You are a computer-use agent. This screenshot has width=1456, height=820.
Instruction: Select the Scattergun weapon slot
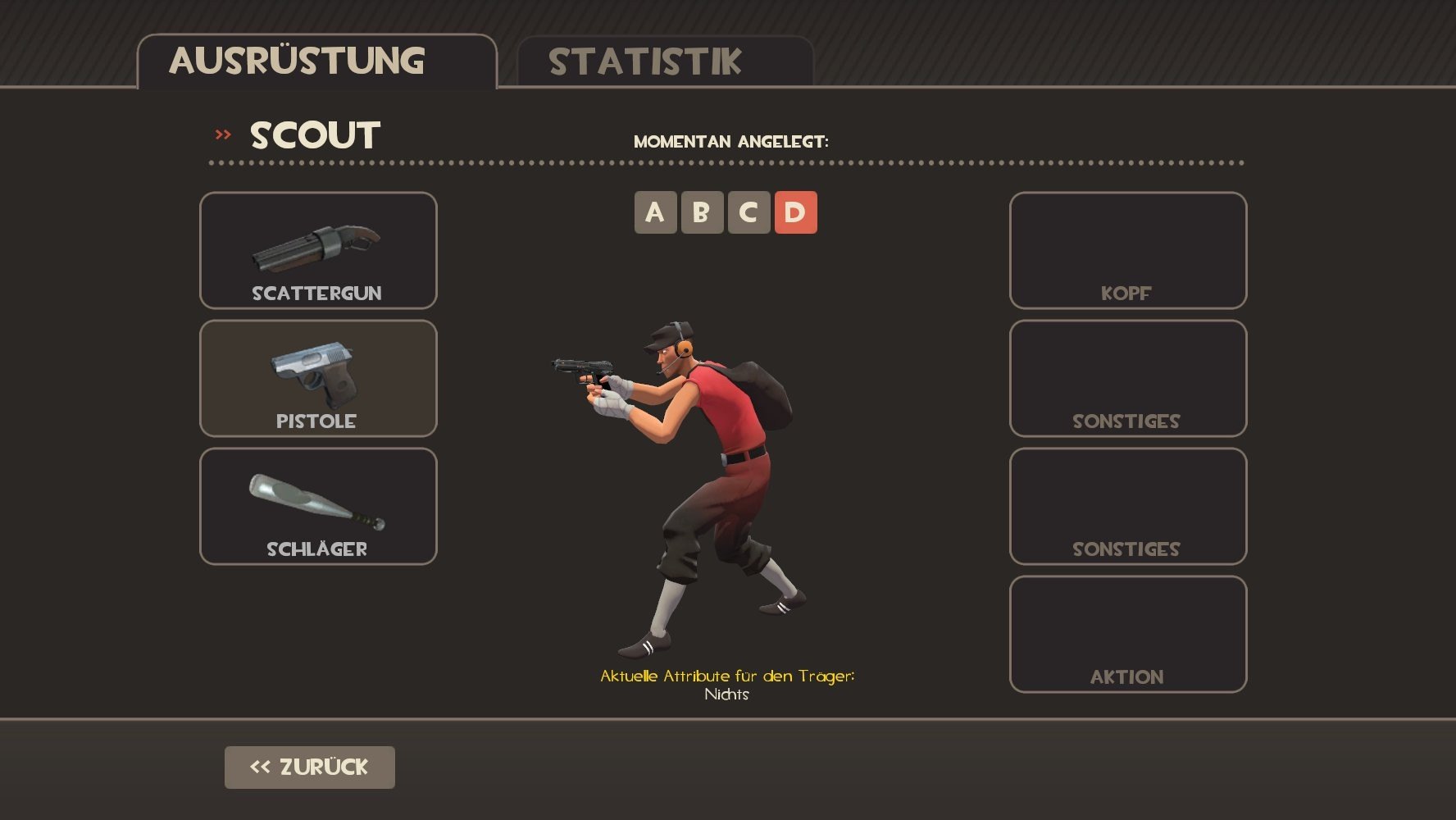click(x=318, y=250)
